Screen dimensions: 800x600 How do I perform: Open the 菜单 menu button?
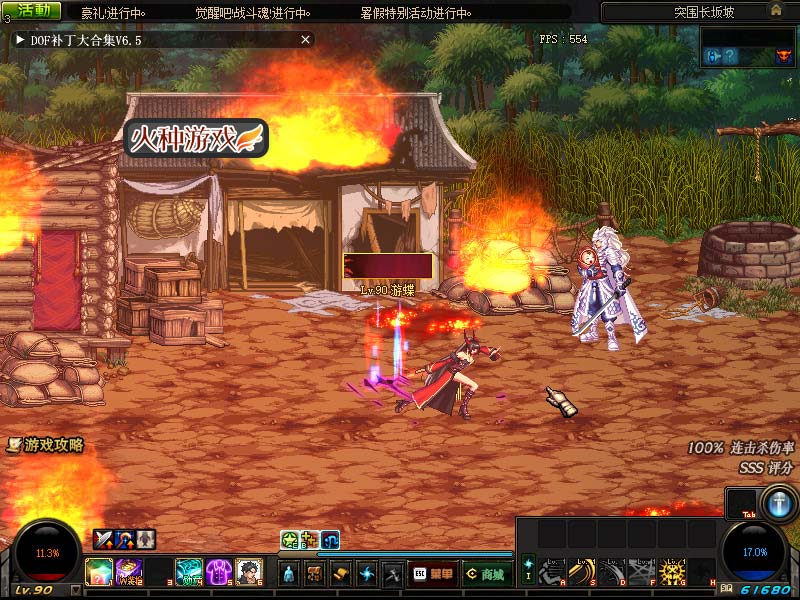[433, 574]
